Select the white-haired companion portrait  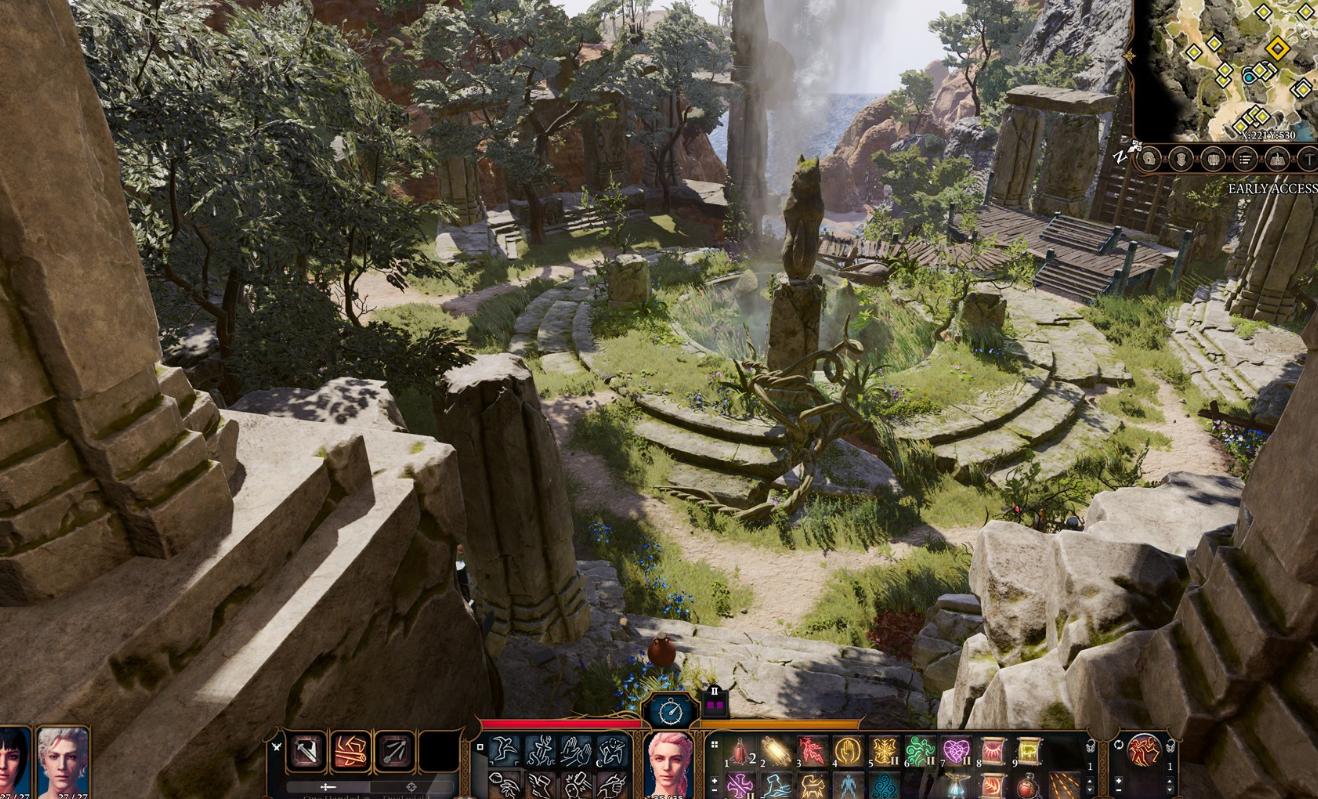pos(62,762)
